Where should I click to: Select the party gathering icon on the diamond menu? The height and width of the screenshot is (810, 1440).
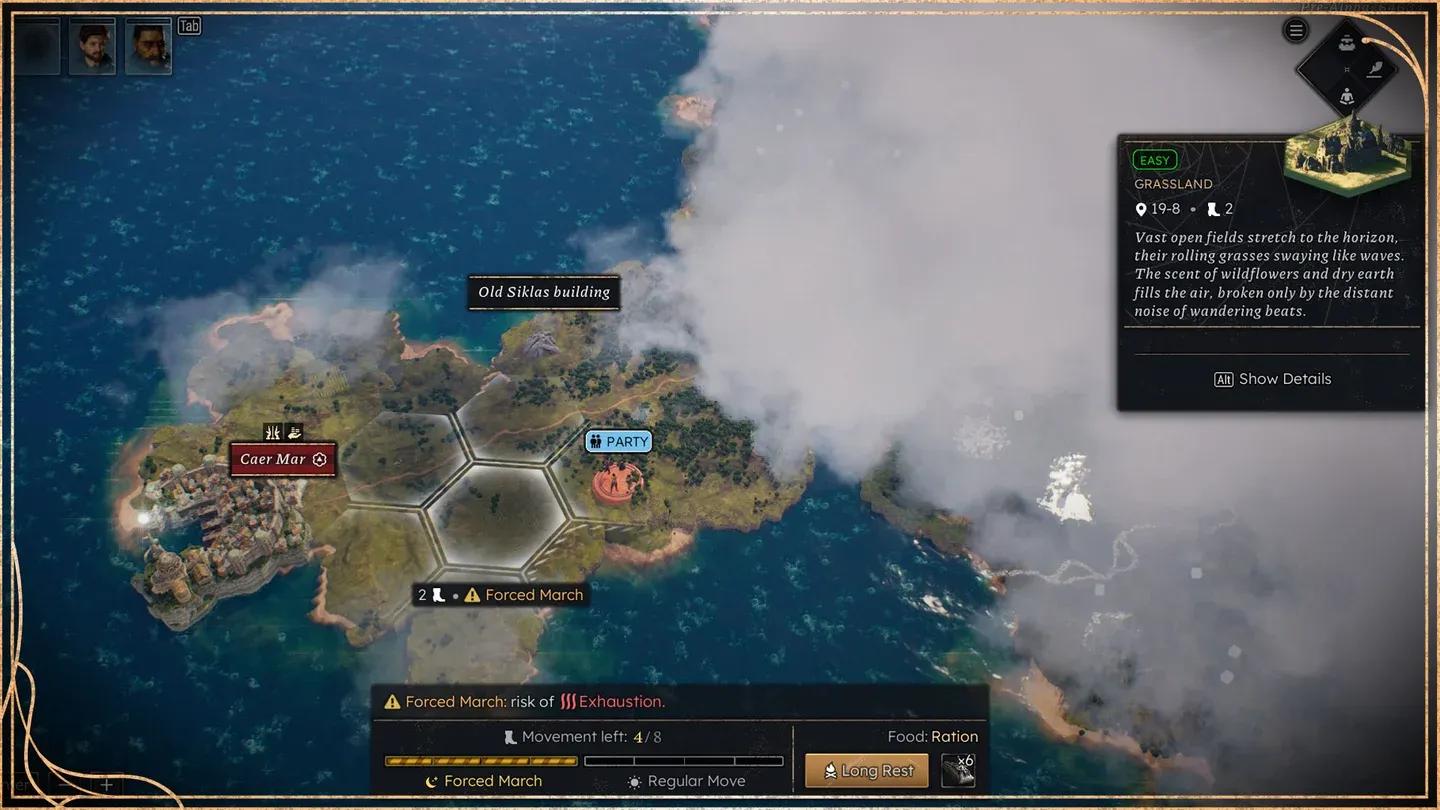point(1346,44)
